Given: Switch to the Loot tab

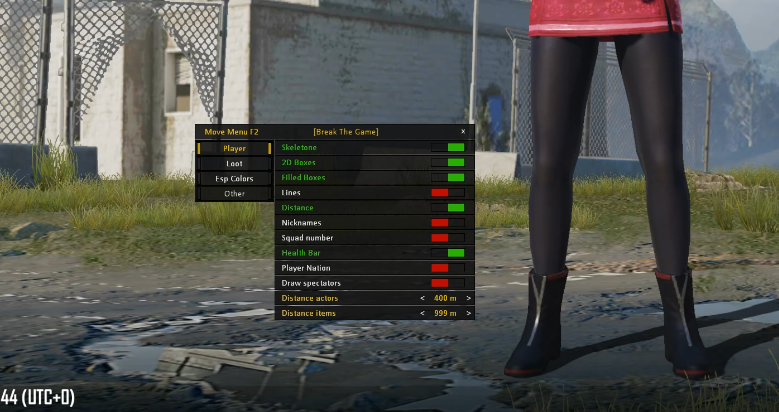Looking at the screenshot, I should (234, 163).
